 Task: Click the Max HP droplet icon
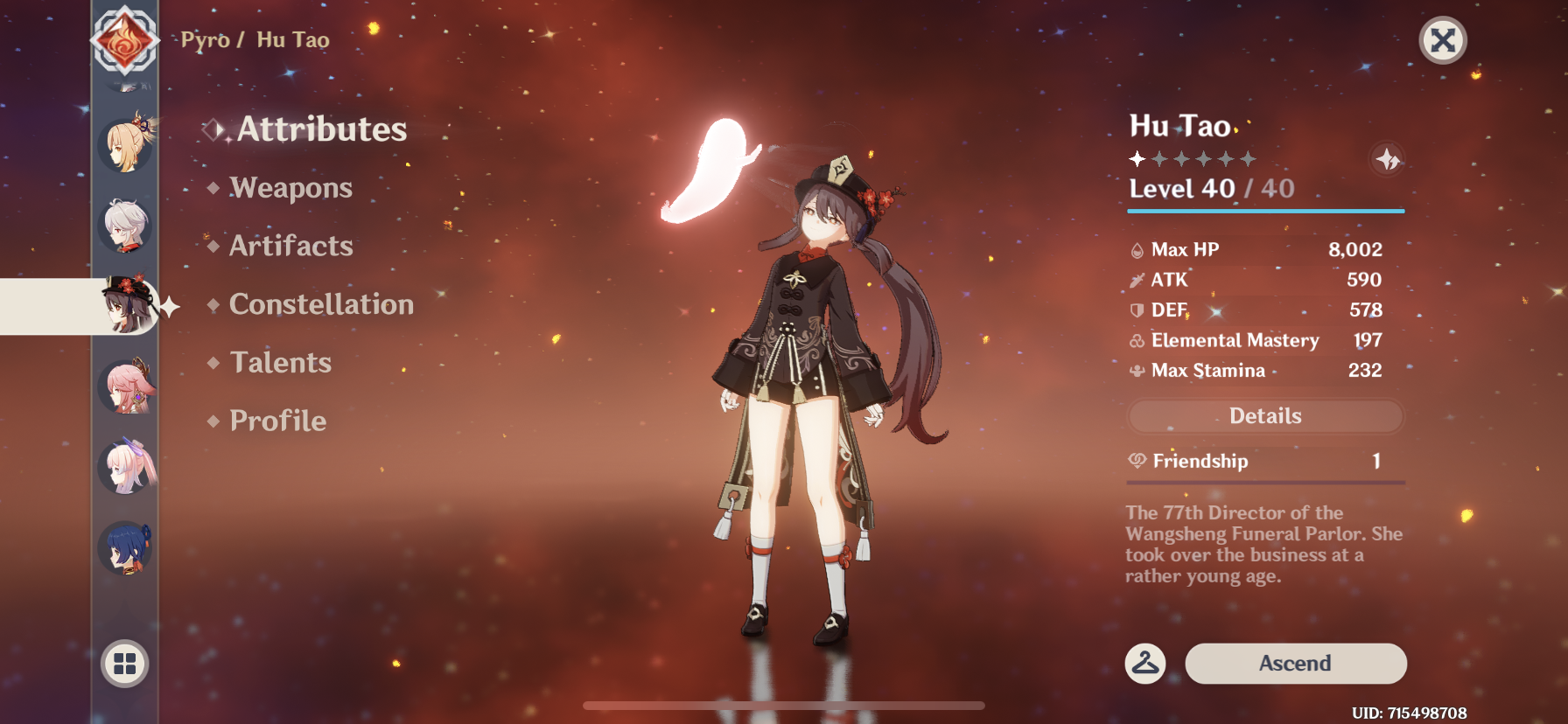tap(1137, 249)
